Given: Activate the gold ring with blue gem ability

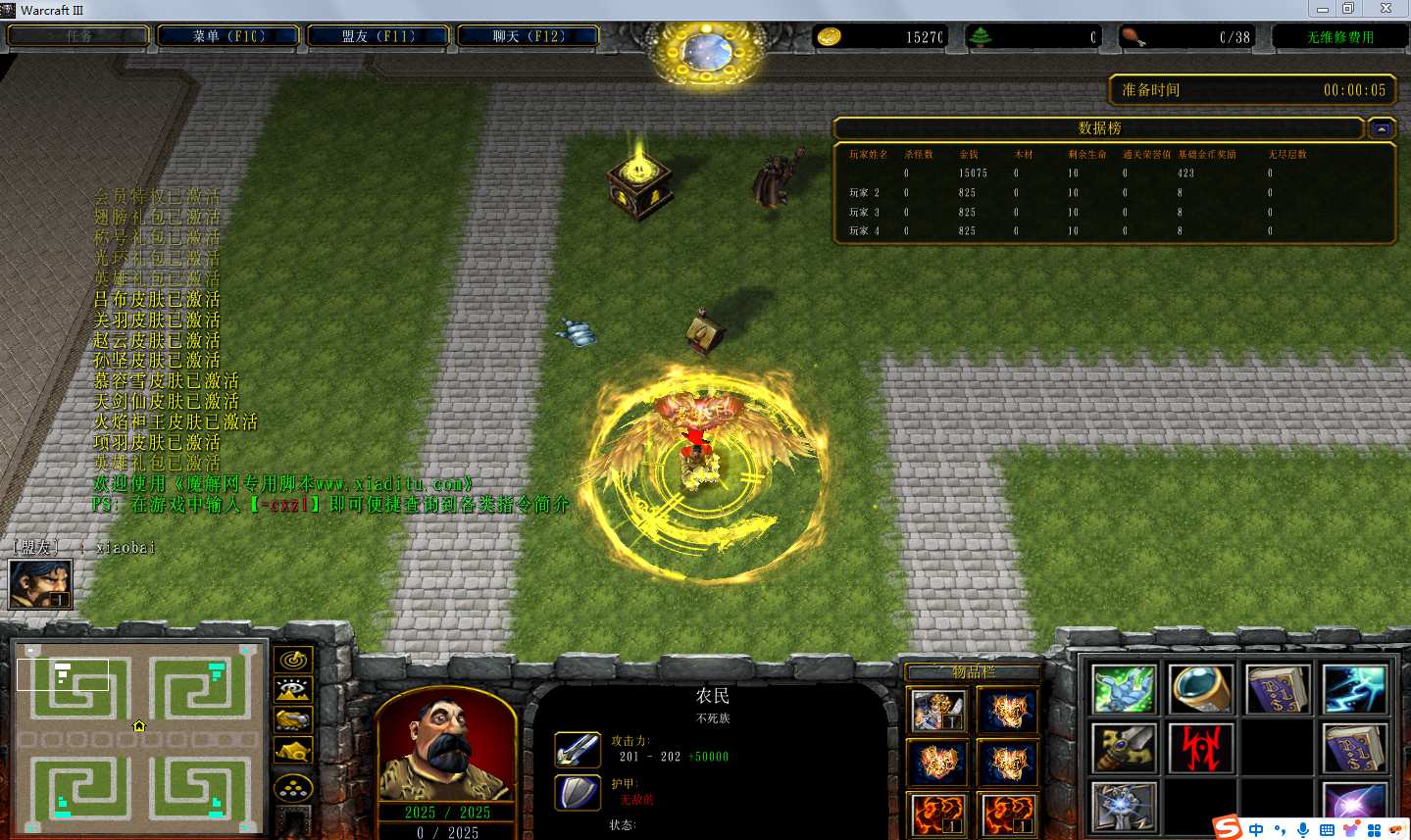Looking at the screenshot, I should click(x=1200, y=689).
